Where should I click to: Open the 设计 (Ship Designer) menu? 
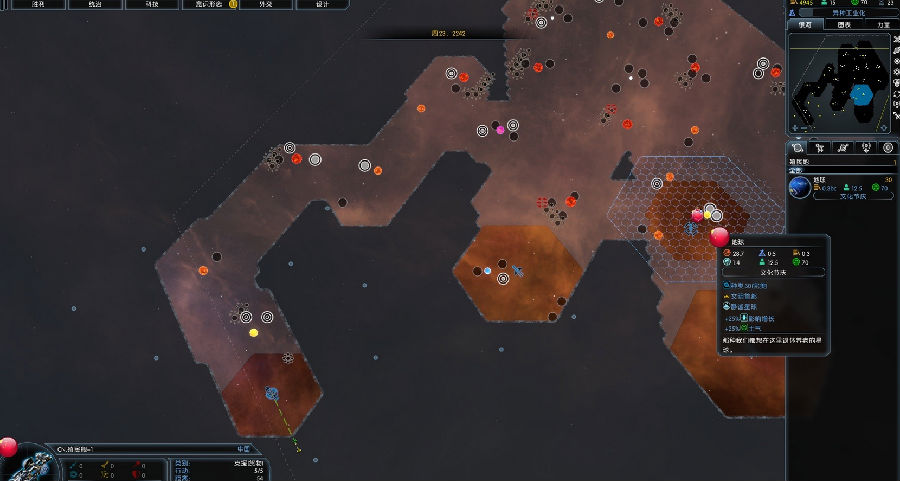(x=322, y=4)
